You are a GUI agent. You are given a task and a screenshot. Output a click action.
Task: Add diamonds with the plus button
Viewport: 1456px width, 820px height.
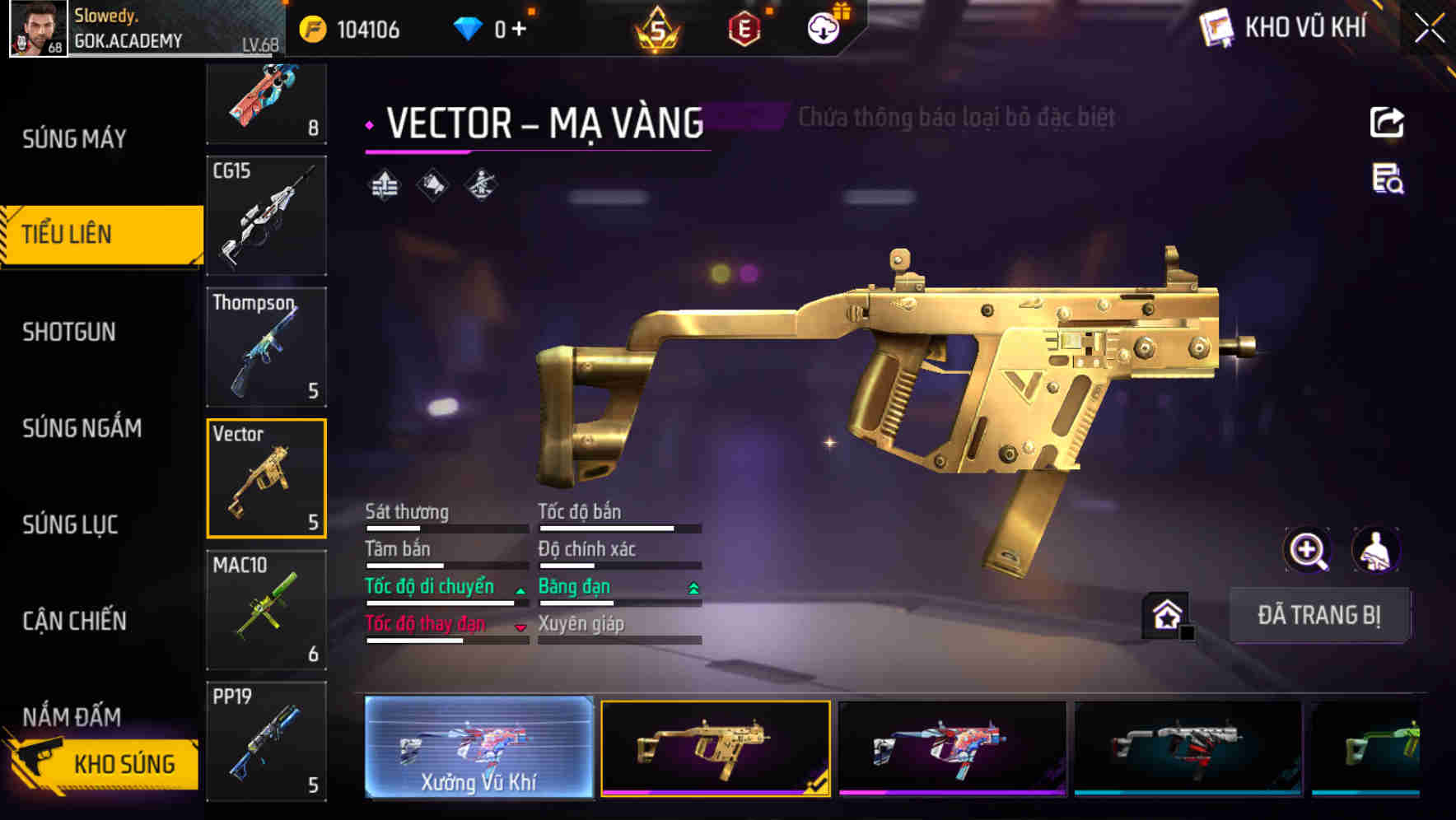pos(519,30)
